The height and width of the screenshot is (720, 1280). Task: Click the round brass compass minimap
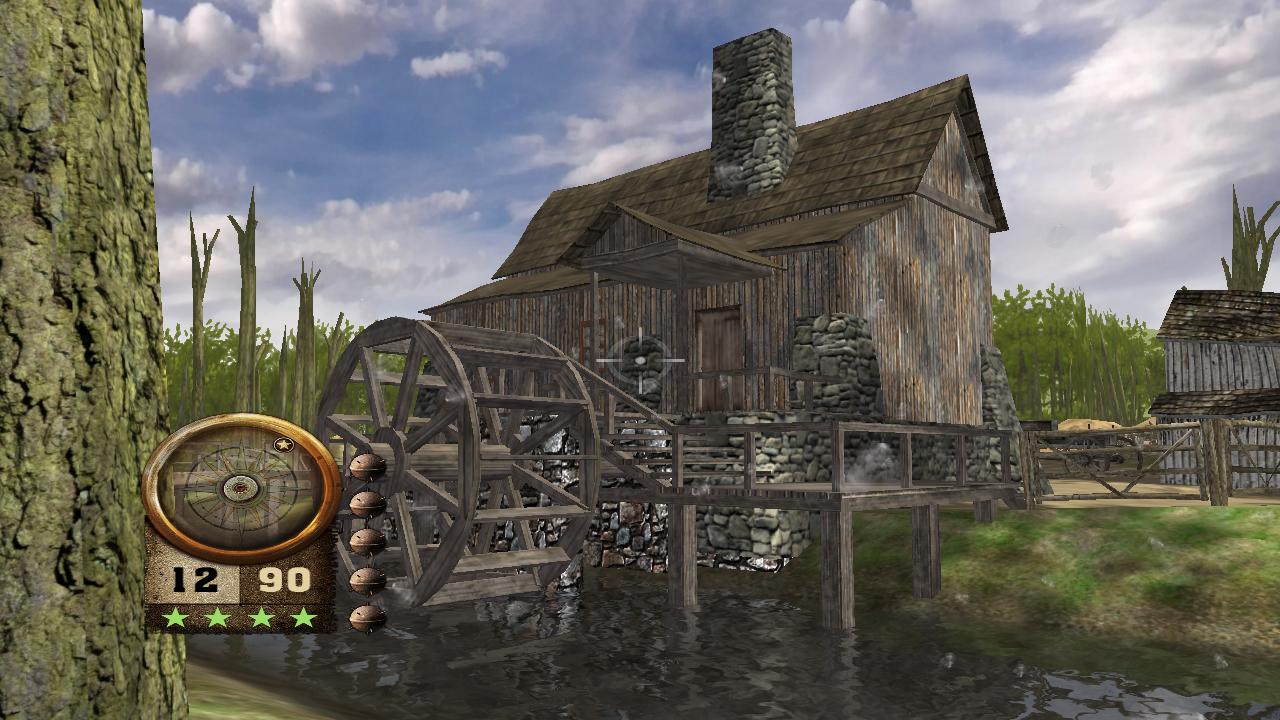(x=241, y=487)
